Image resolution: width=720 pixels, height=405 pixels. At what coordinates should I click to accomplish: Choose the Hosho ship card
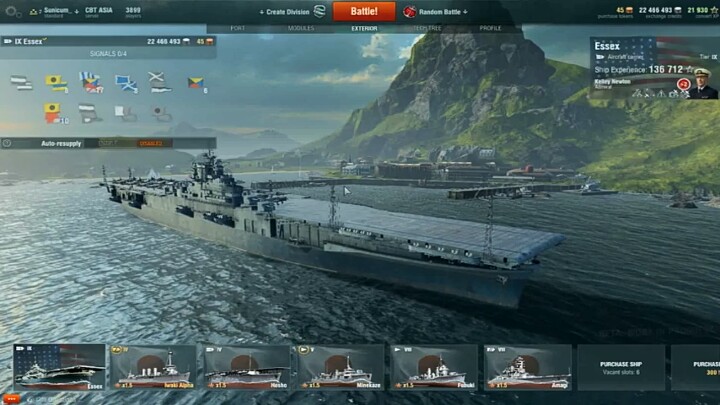pos(246,366)
